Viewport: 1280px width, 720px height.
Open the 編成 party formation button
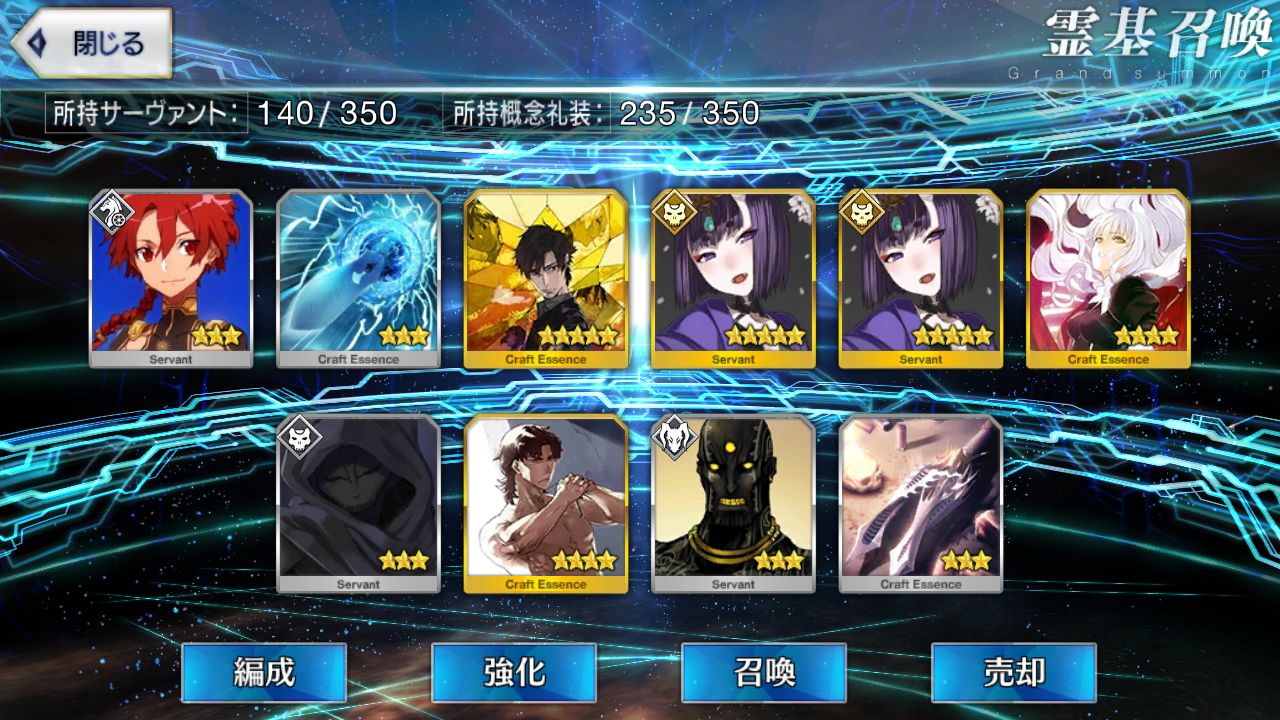coord(264,672)
